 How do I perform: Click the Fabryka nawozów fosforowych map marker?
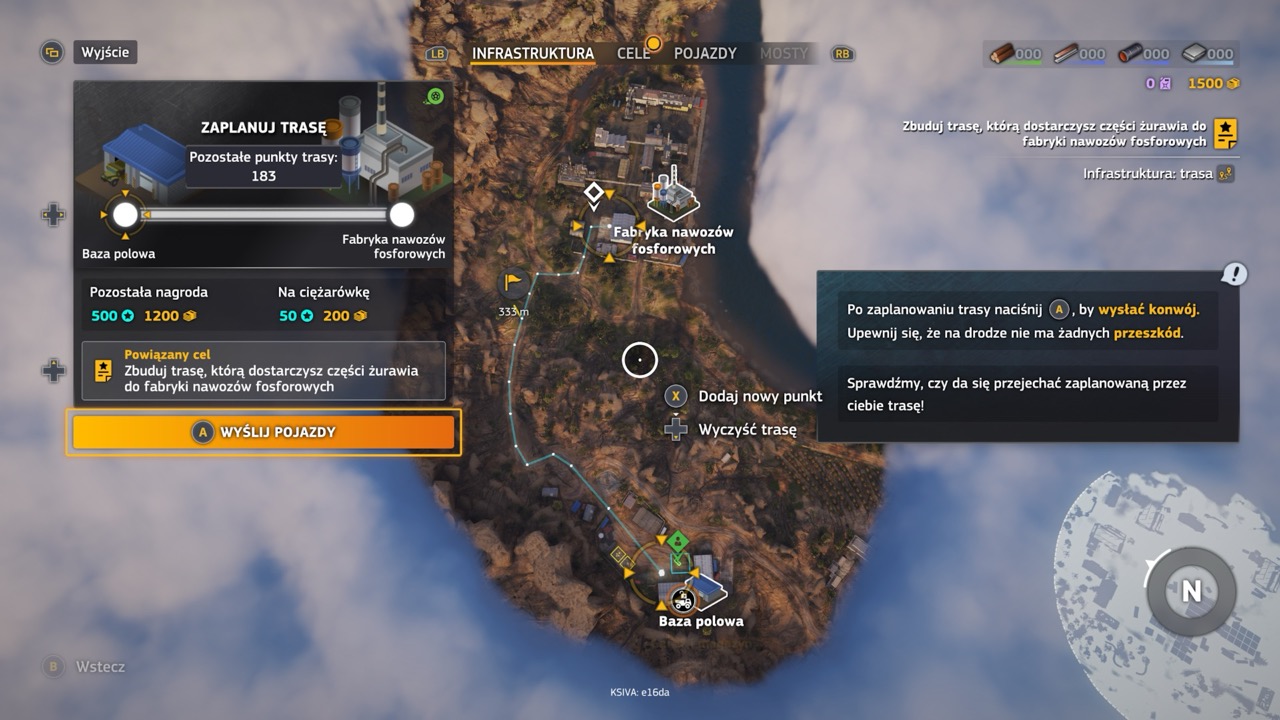coord(673,197)
